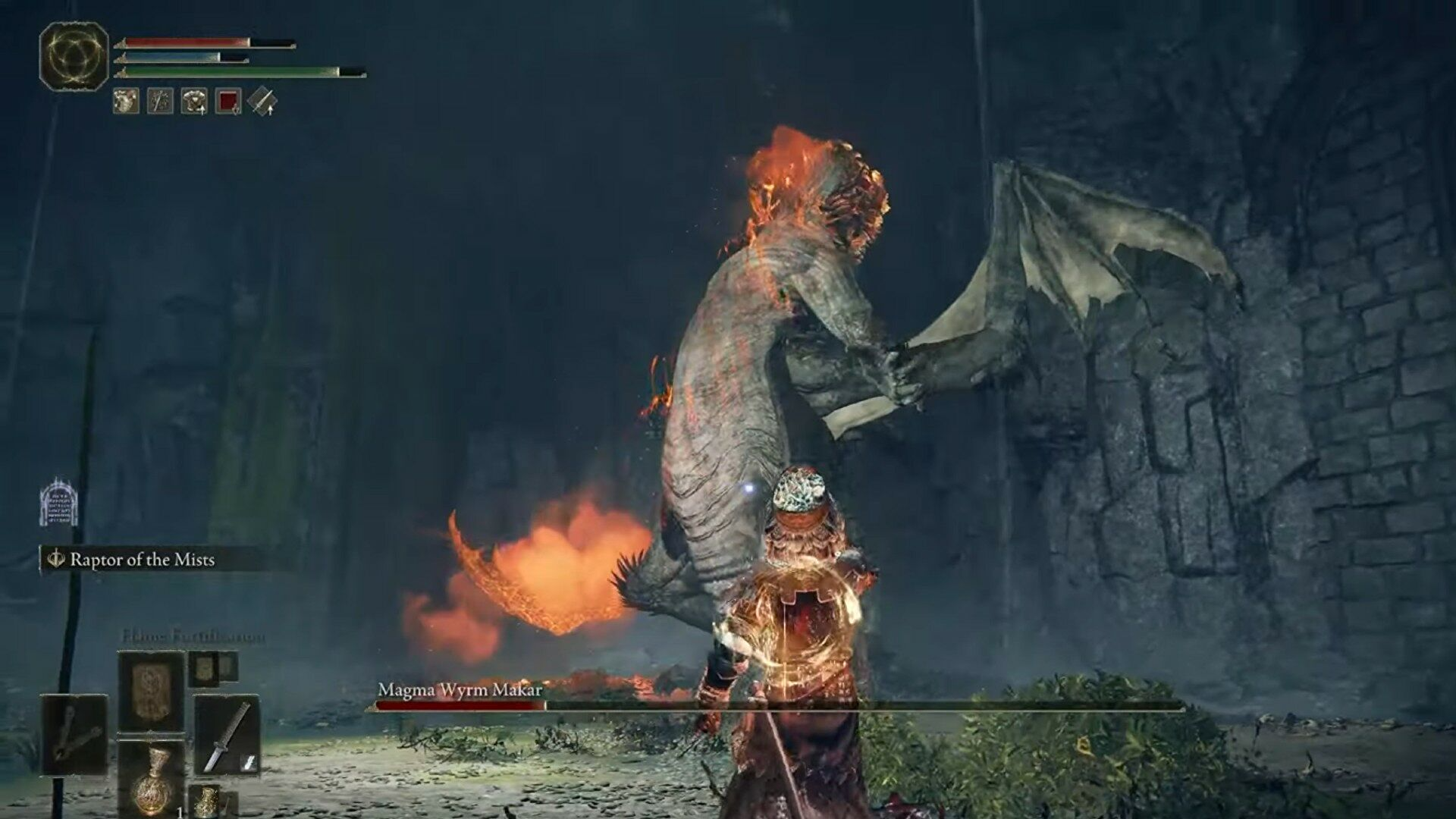The height and width of the screenshot is (819, 1456).
Task: Click the left-hand torch weapon slot
Action: coord(74,735)
